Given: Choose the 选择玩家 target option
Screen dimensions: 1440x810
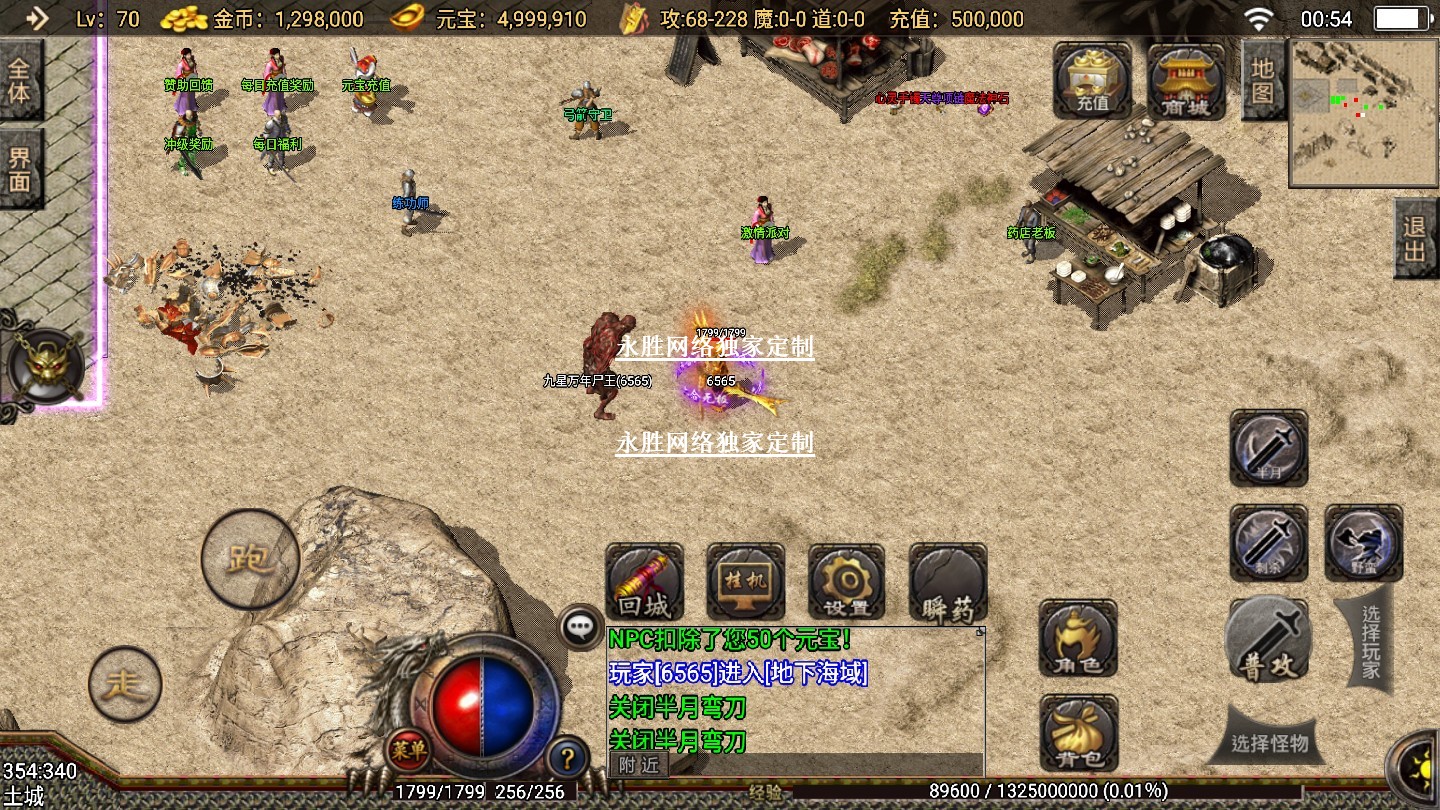Looking at the screenshot, I should tap(1368, 640).
